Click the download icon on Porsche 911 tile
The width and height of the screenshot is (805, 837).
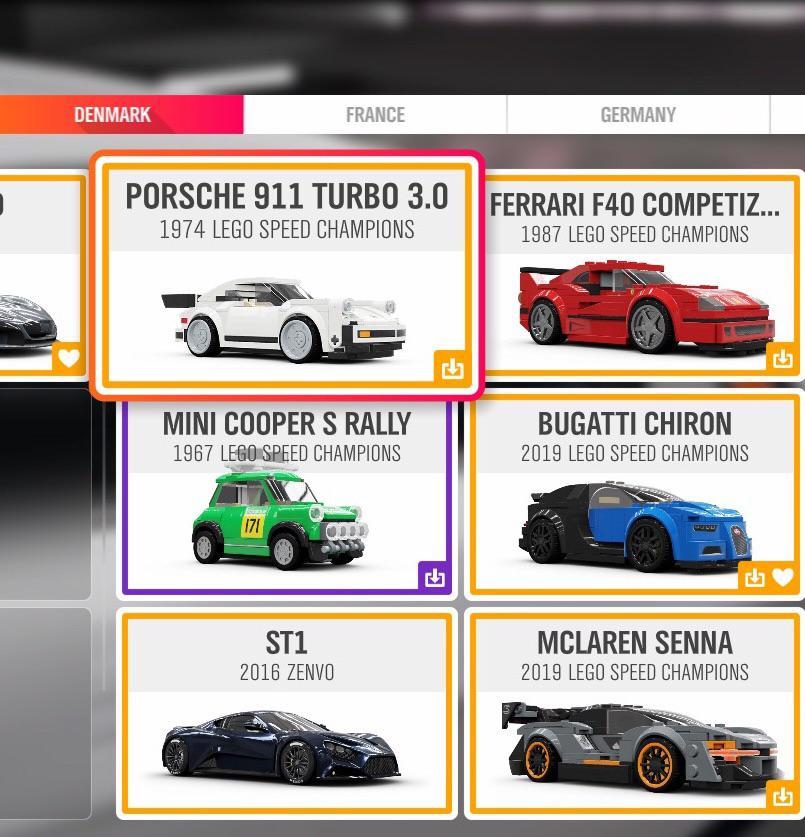pyautogui.click(x=452, y=368)
